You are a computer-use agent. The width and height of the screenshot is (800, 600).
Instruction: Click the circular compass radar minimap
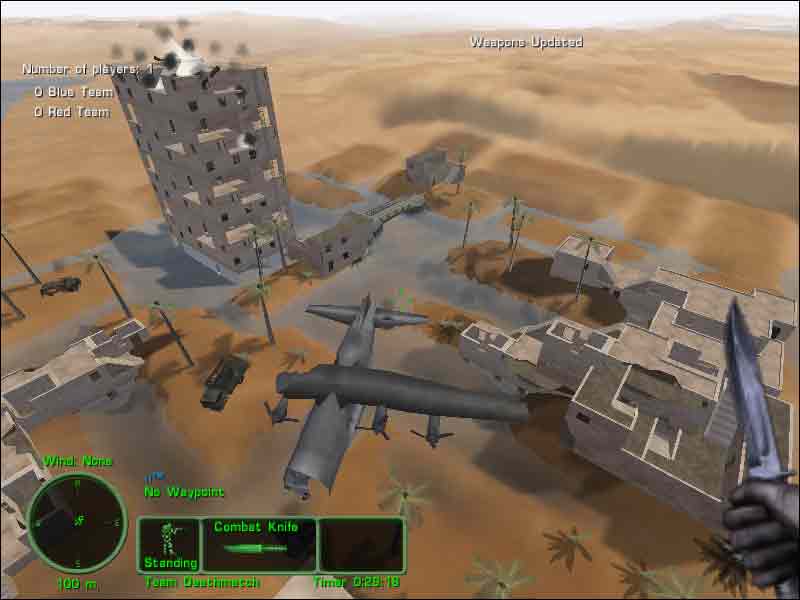tap(76, 521)
